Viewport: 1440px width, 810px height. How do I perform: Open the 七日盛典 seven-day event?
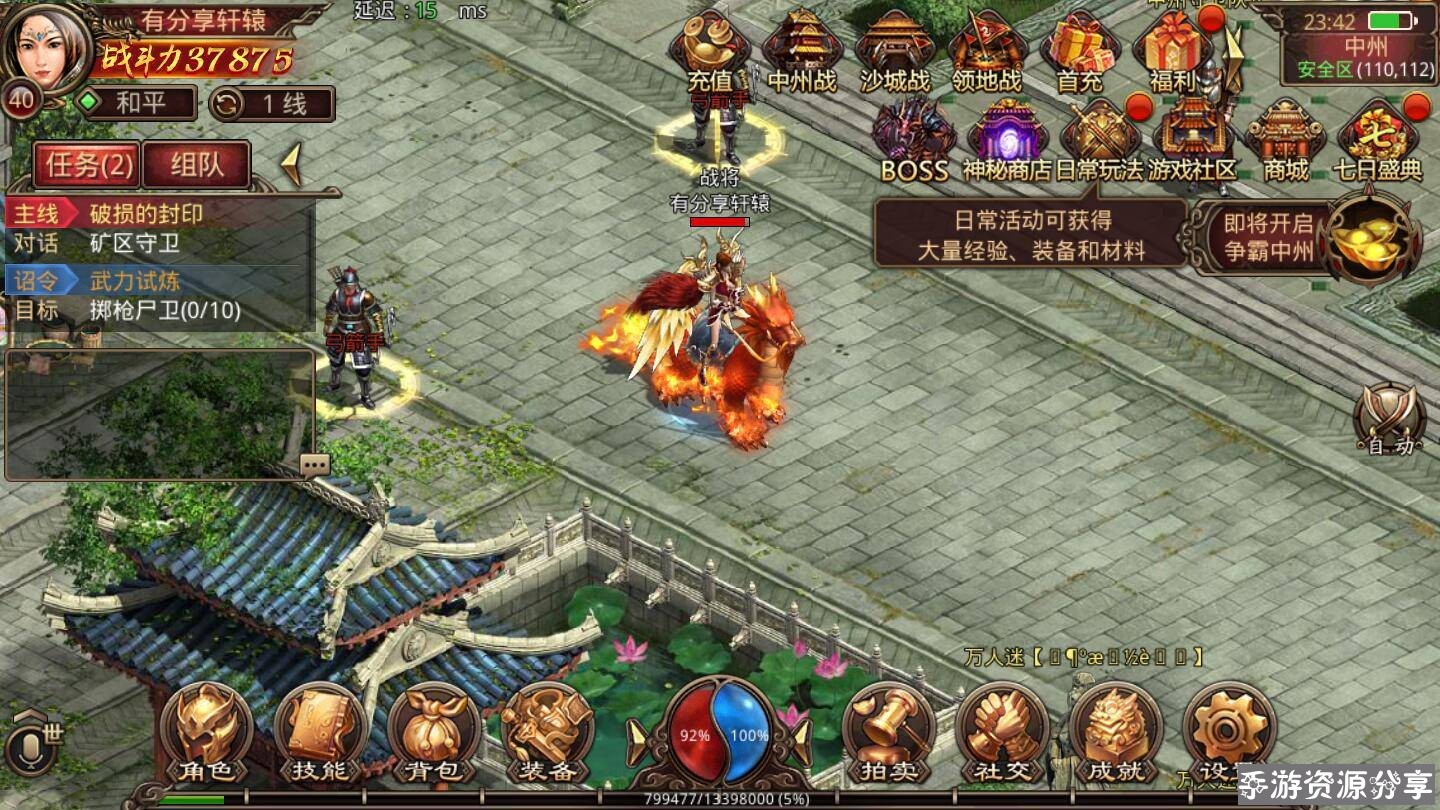1378,142
